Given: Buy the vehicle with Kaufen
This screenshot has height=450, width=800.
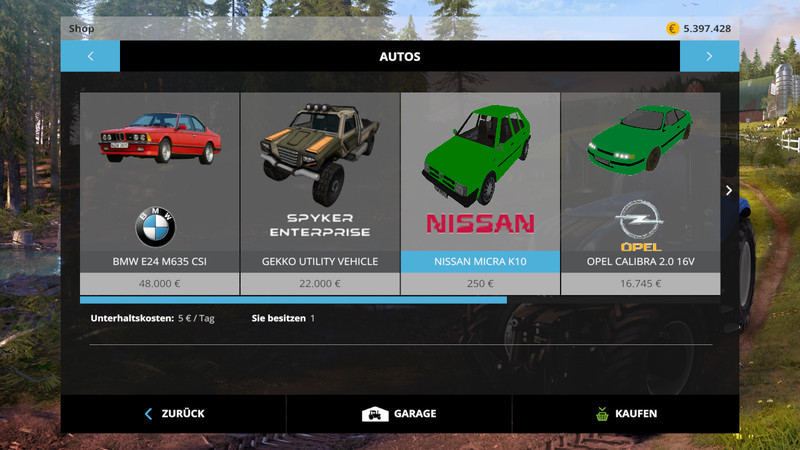Looking at the screenshot, I should pos(625,413).
